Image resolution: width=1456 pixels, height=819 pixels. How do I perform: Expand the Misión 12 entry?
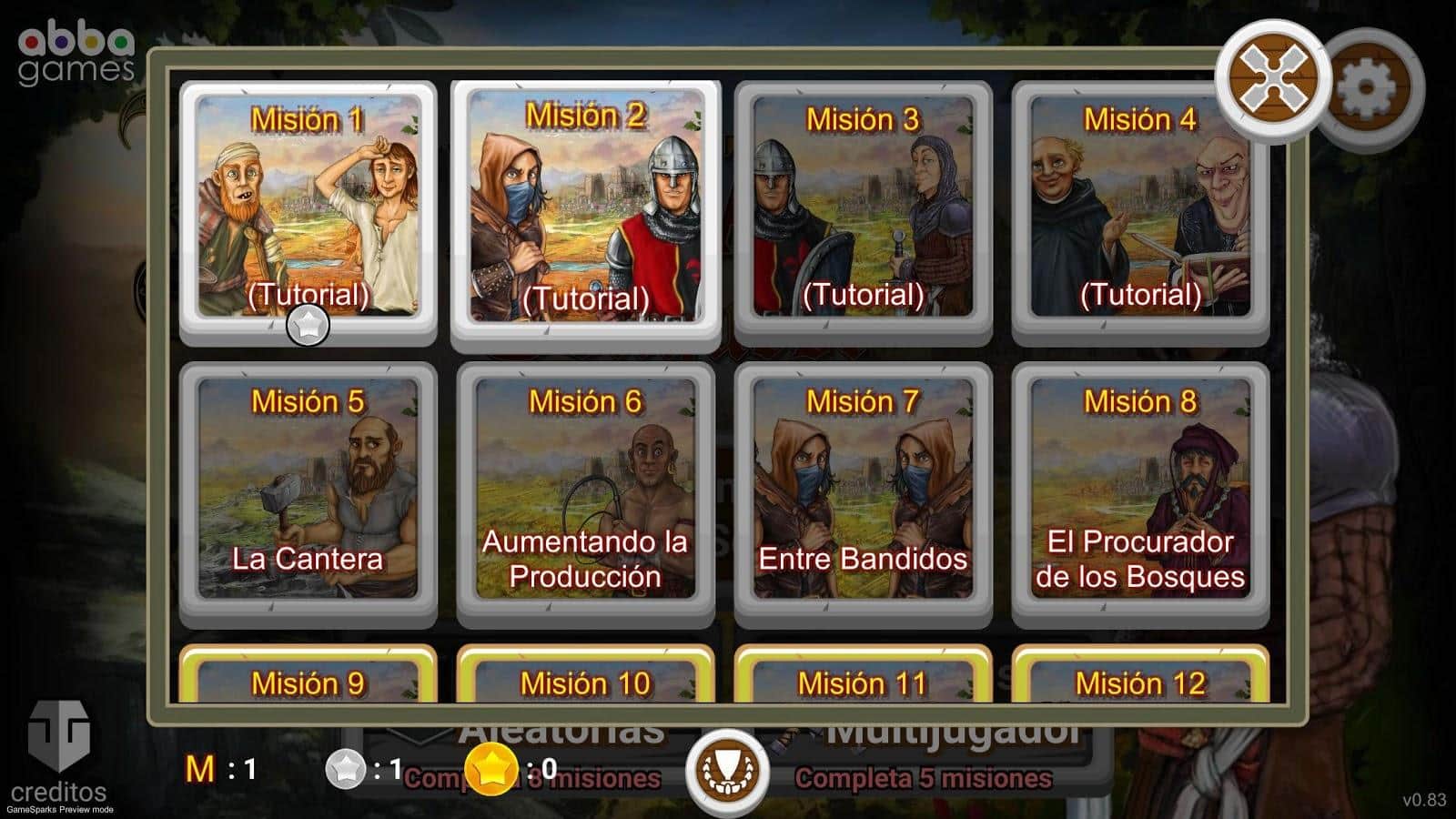click(x=1140, y=682)
